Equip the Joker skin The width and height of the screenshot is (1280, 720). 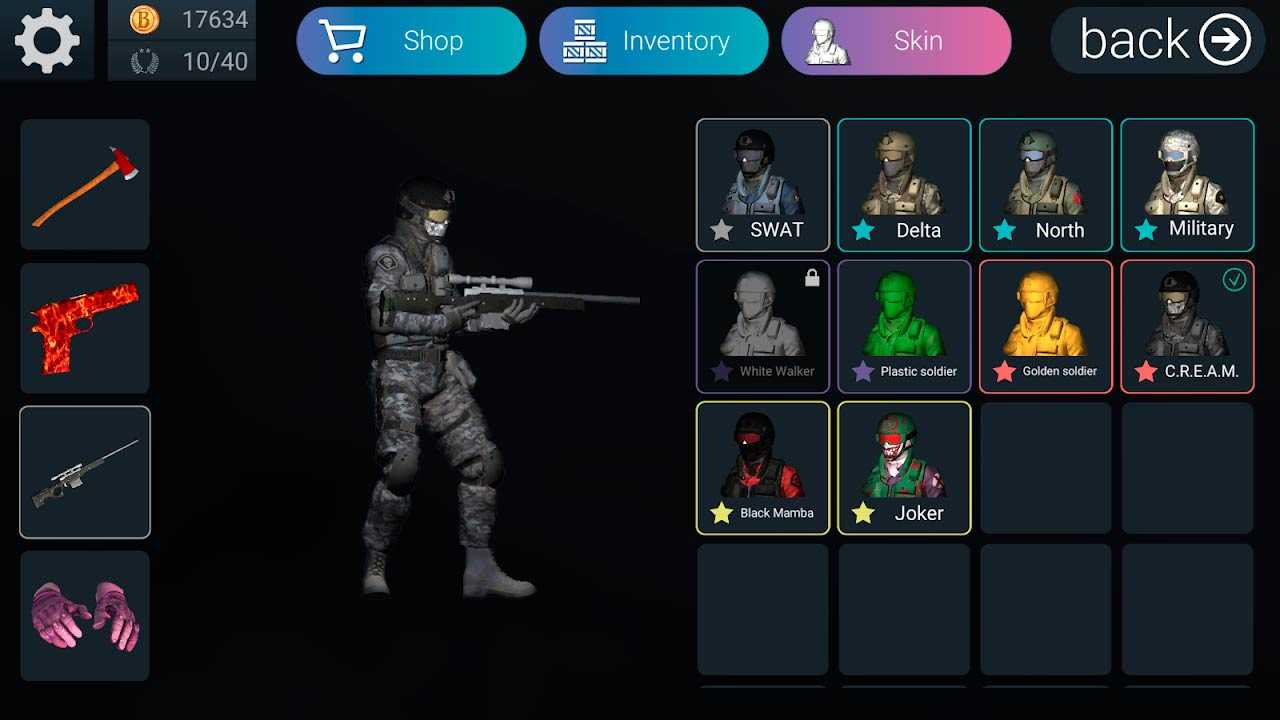pyautogui.click(x=904, y=468)
